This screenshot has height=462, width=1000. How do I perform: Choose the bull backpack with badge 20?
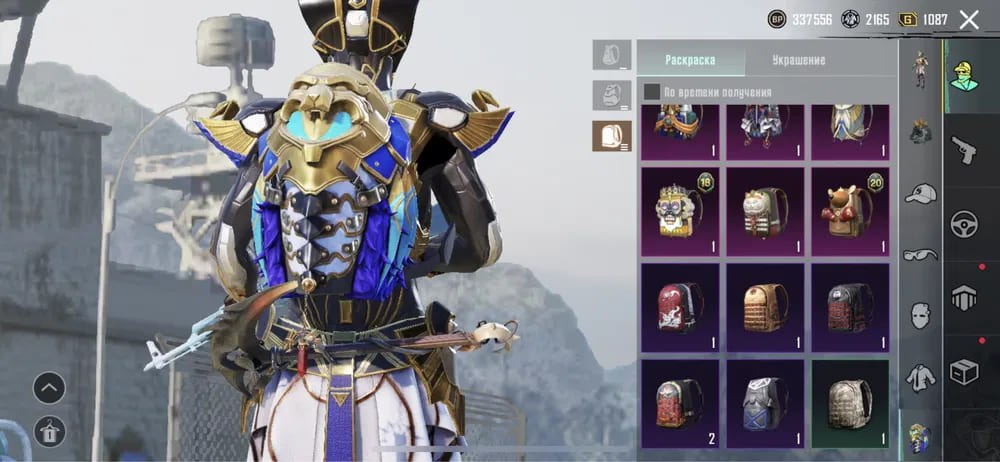point(850,212)
